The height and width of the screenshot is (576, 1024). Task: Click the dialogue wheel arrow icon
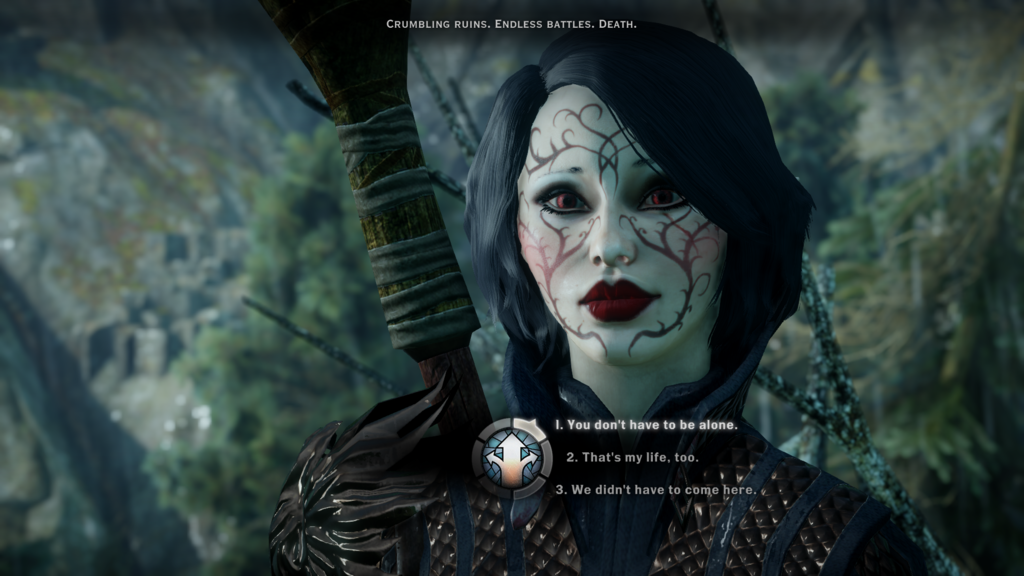pos(511,458)
